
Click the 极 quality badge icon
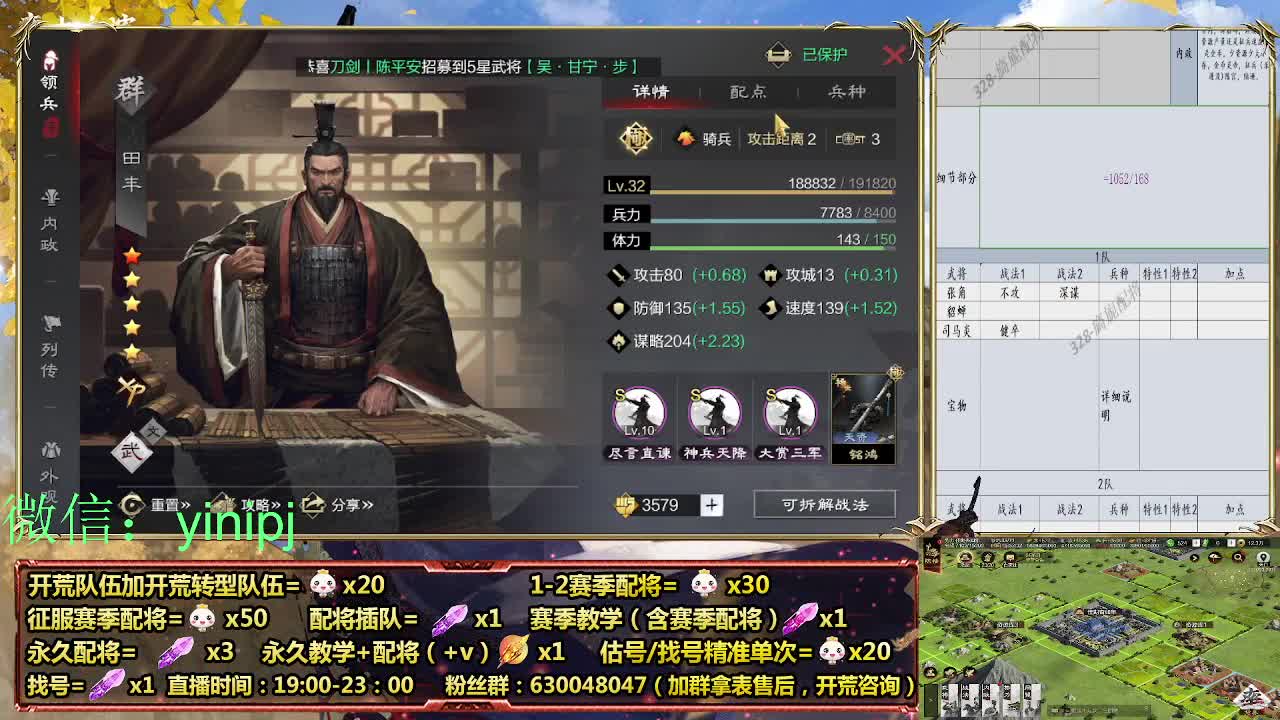[637, 139]
